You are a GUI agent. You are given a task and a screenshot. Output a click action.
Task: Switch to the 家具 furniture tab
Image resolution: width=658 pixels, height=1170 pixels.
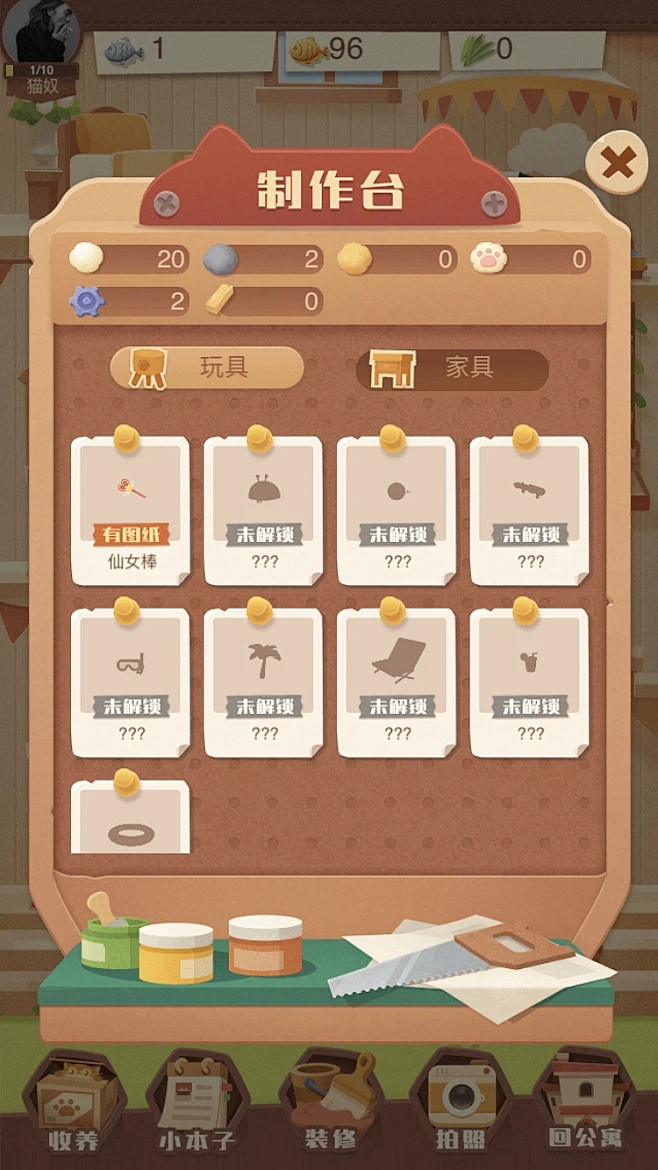[452, 368]
